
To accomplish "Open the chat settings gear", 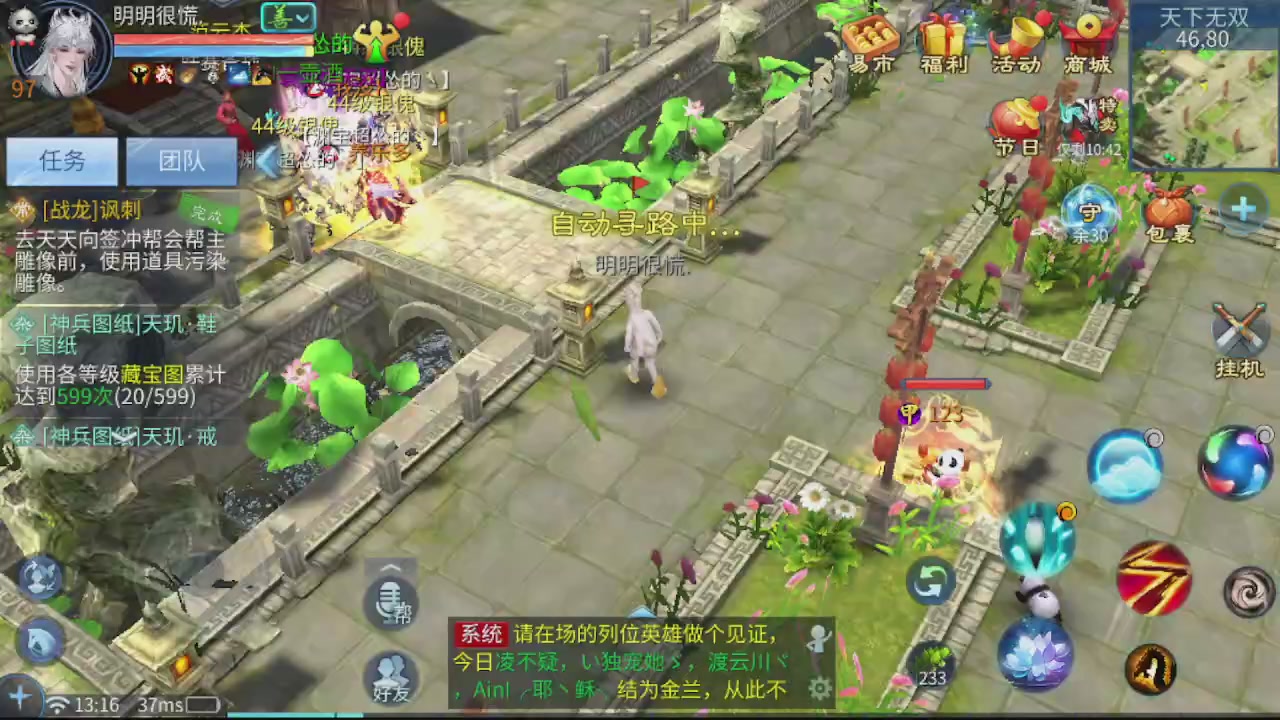I will pos(821,688).
